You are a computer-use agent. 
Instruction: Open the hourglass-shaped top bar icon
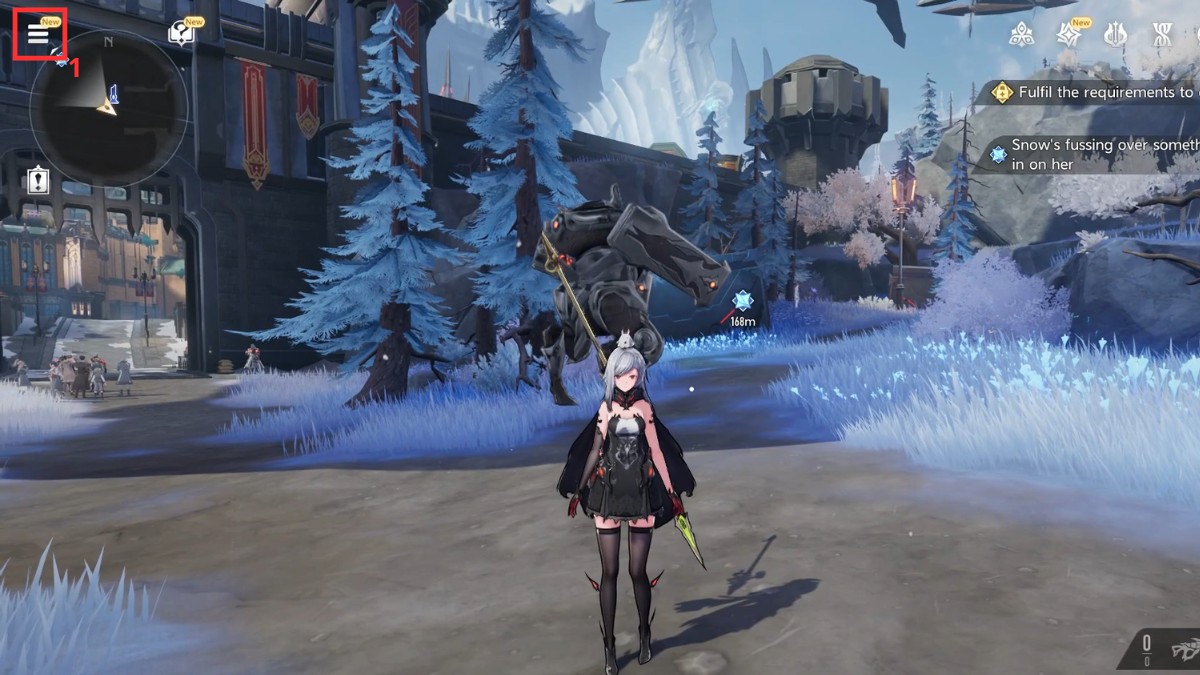click(x=1162, y=35)
